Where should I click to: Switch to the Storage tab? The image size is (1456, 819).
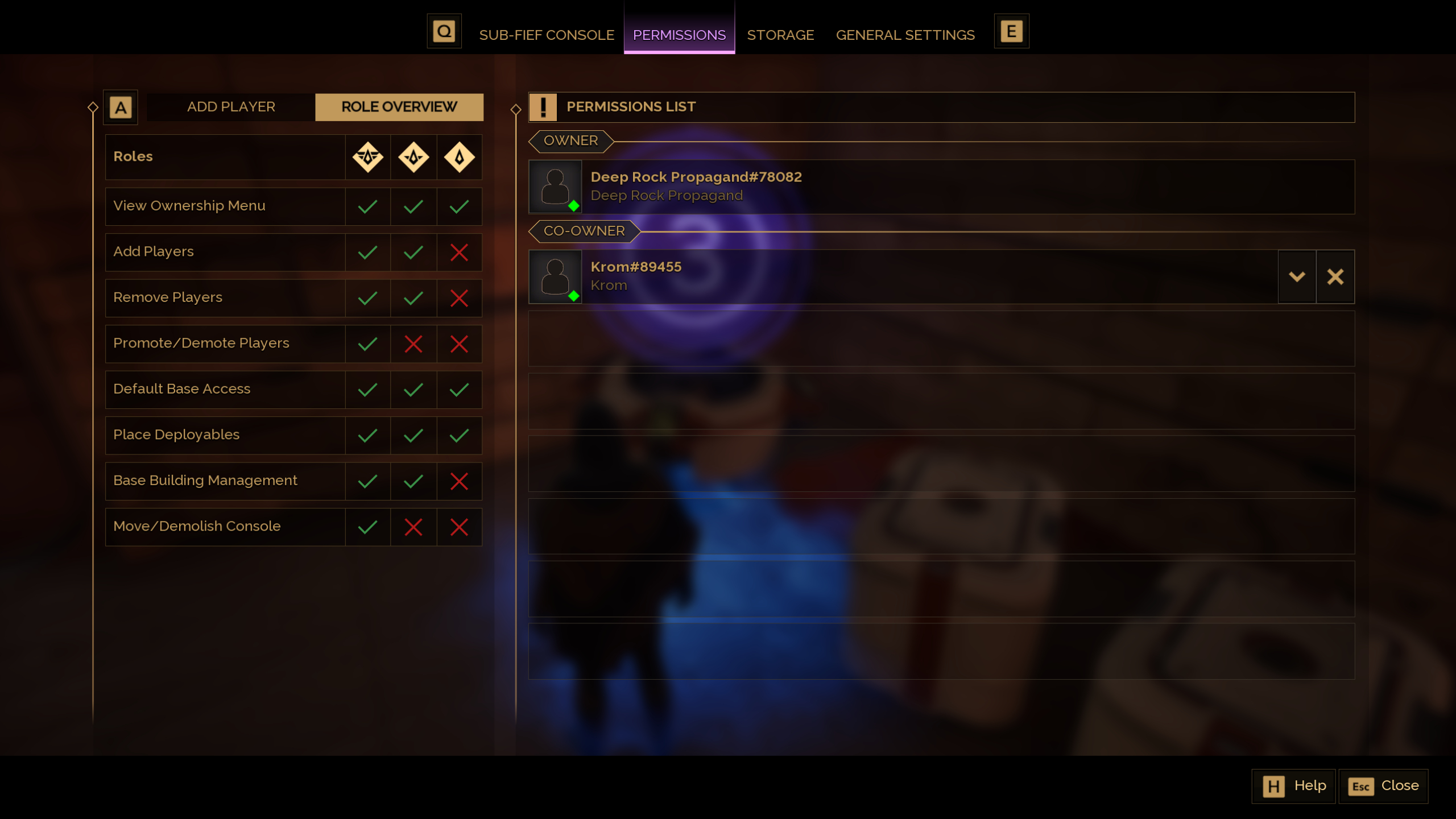(780, 35)
